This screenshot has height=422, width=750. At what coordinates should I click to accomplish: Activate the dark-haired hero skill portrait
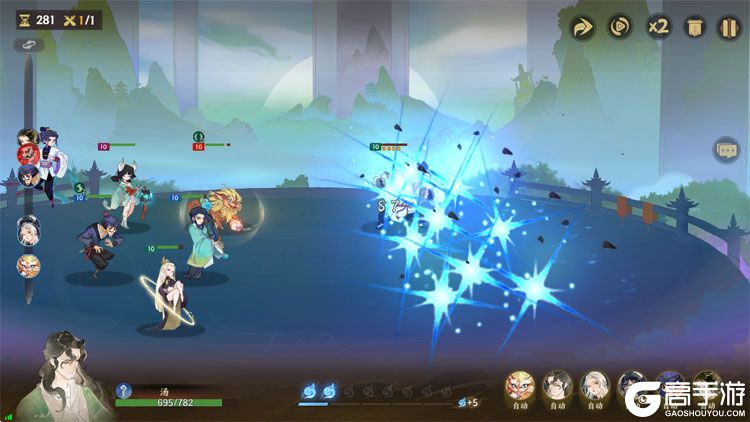click(558, 385)
